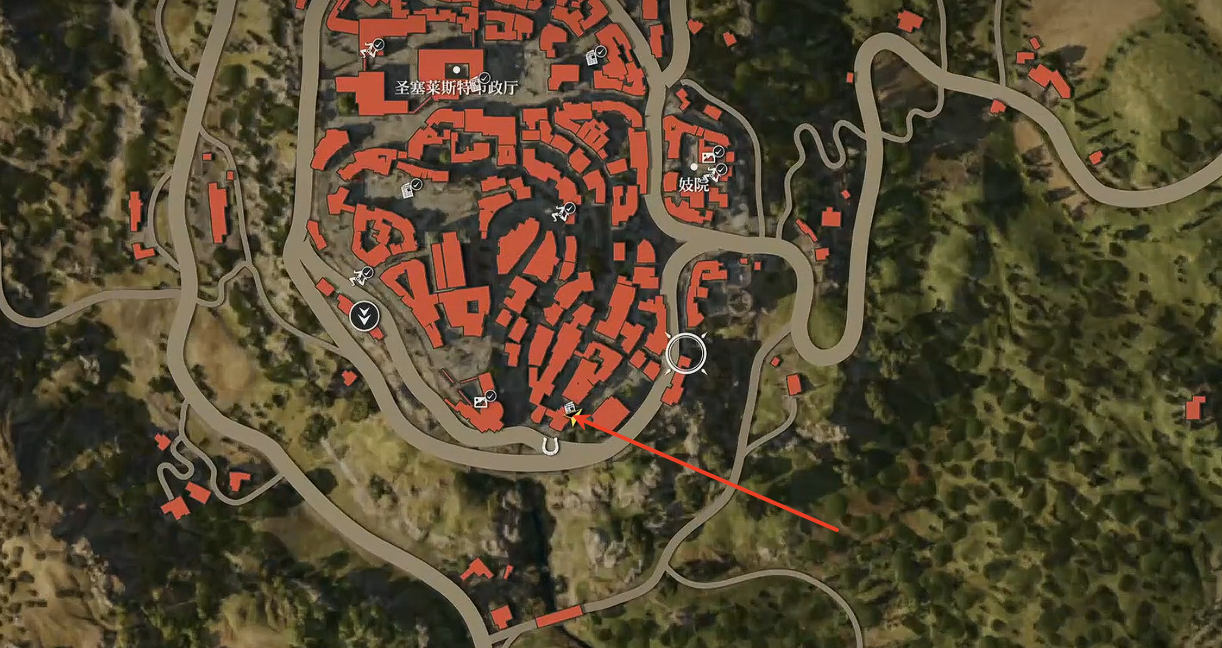Click the double-chevron marker in the black circle
The height and width of the screenshot is (648, 1222).
[367, 317]
